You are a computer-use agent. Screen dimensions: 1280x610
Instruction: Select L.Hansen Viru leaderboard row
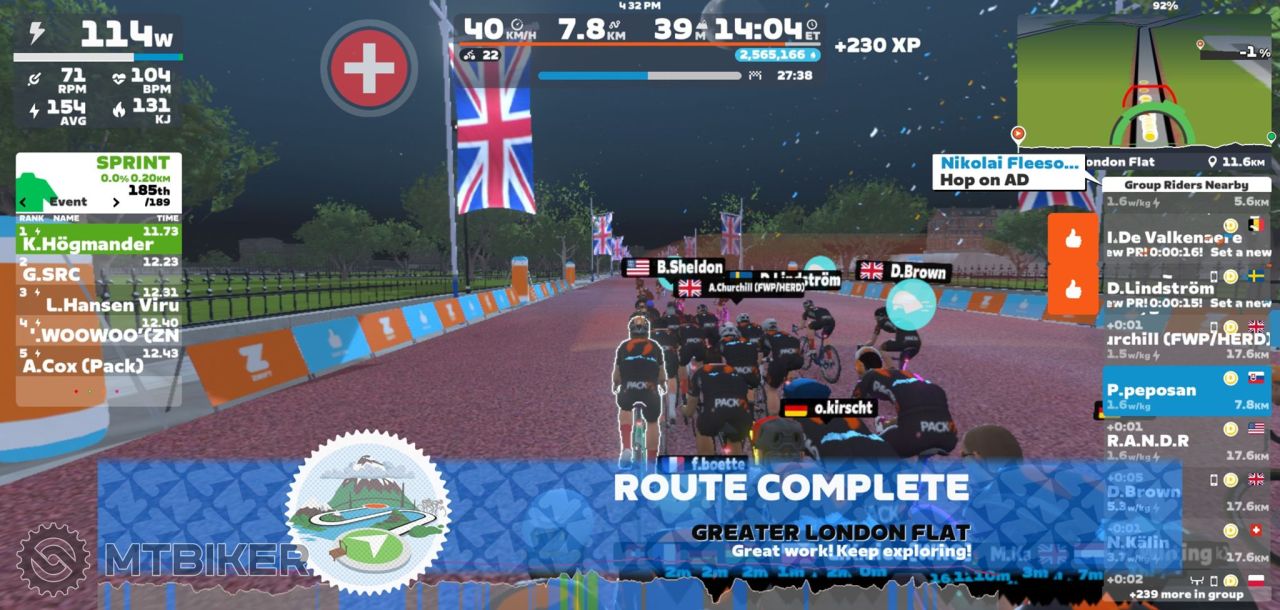(x=98, y=302)
